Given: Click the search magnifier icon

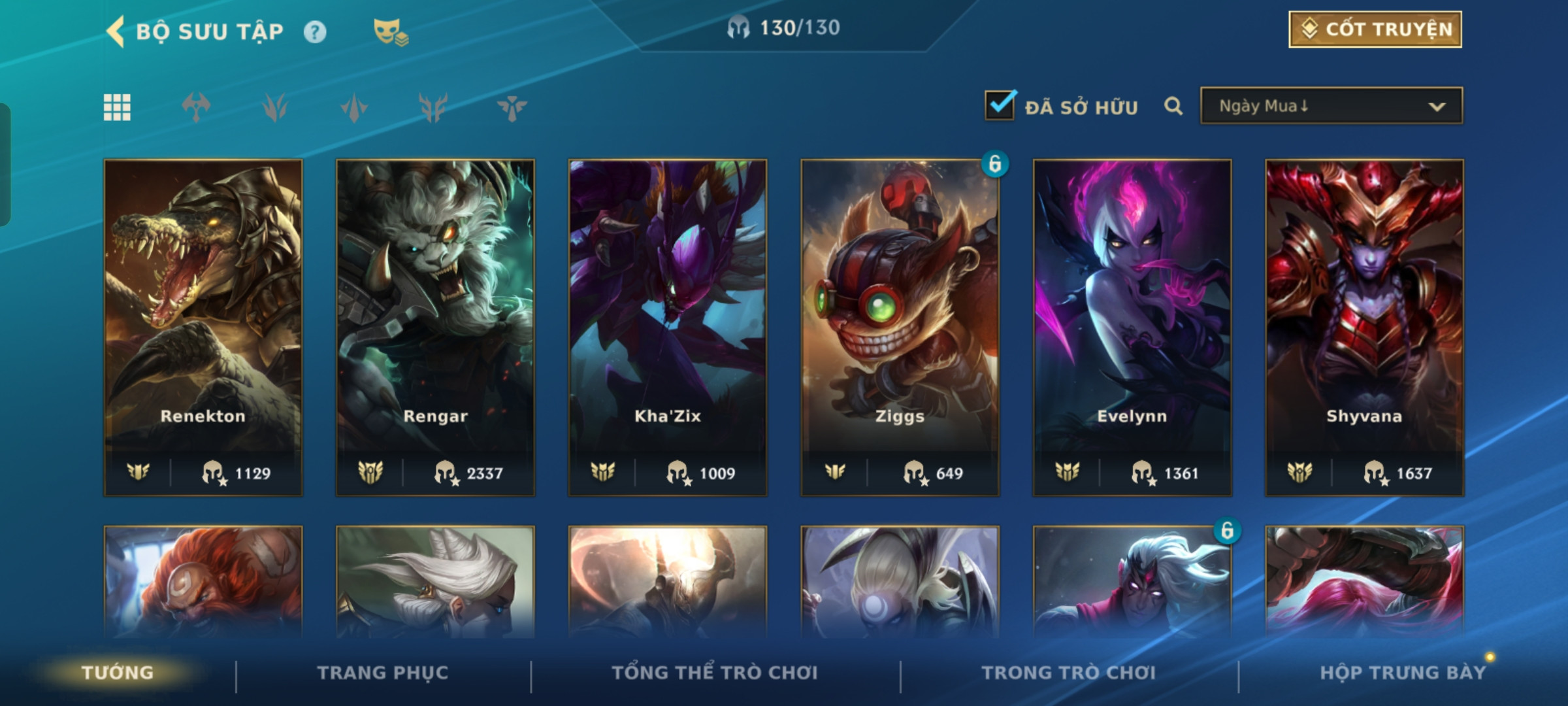Looking at the screenshot, I should pyautogui.click(x=1173, y=106).
